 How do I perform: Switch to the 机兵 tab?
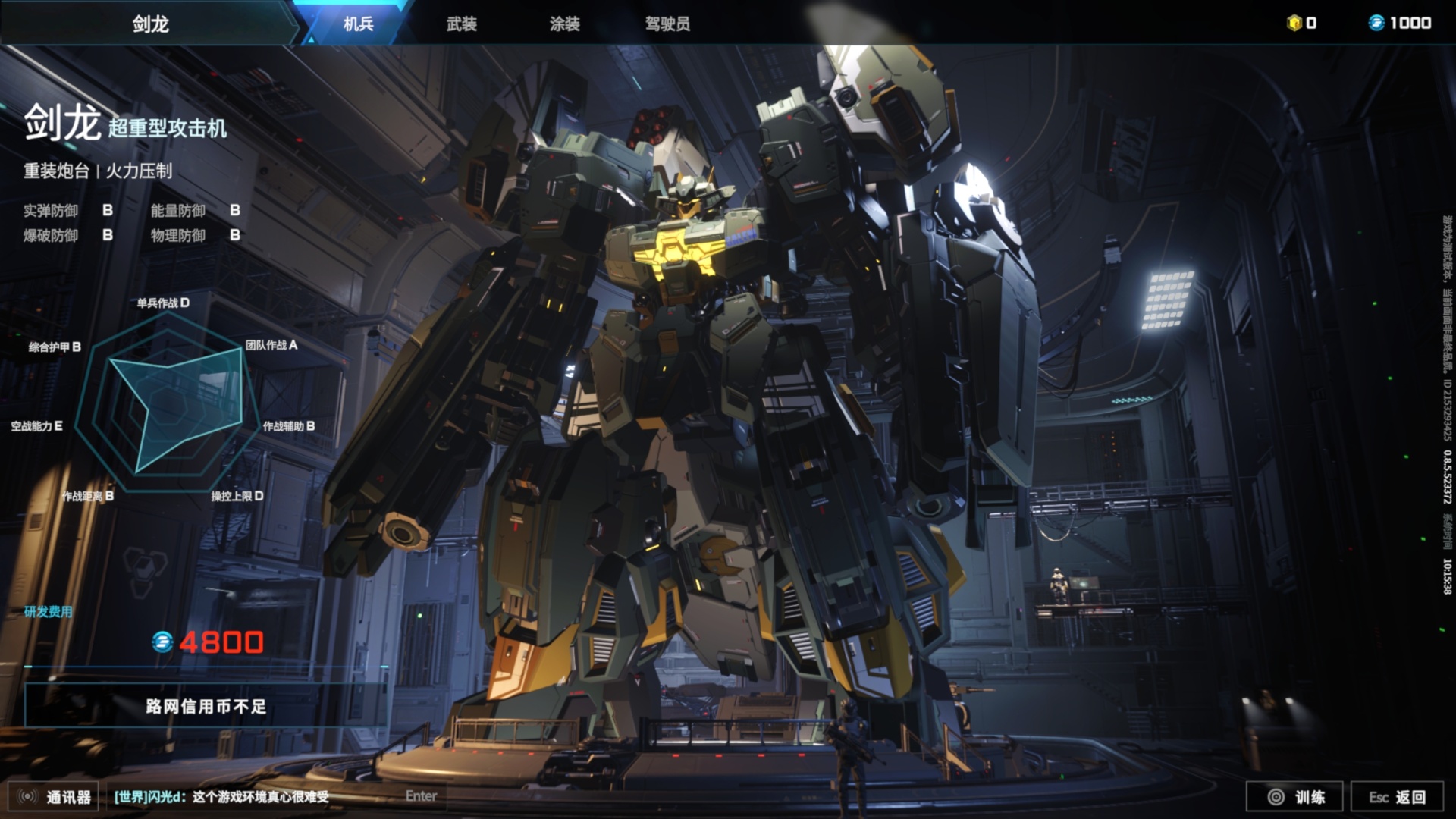tap(358, 24)
